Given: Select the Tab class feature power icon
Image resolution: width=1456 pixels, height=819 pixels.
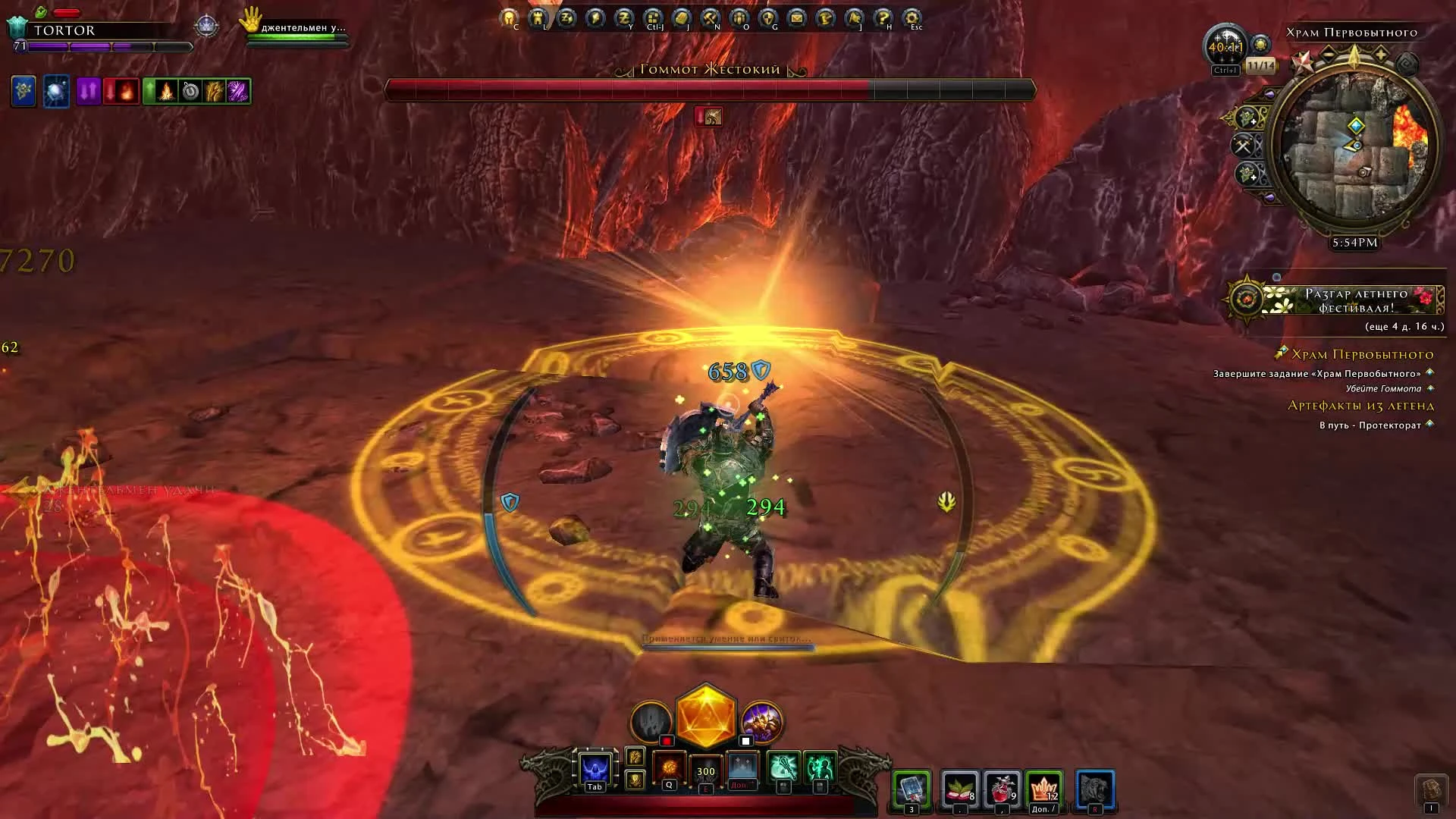Looking at the screenshot, I should 595,767.
